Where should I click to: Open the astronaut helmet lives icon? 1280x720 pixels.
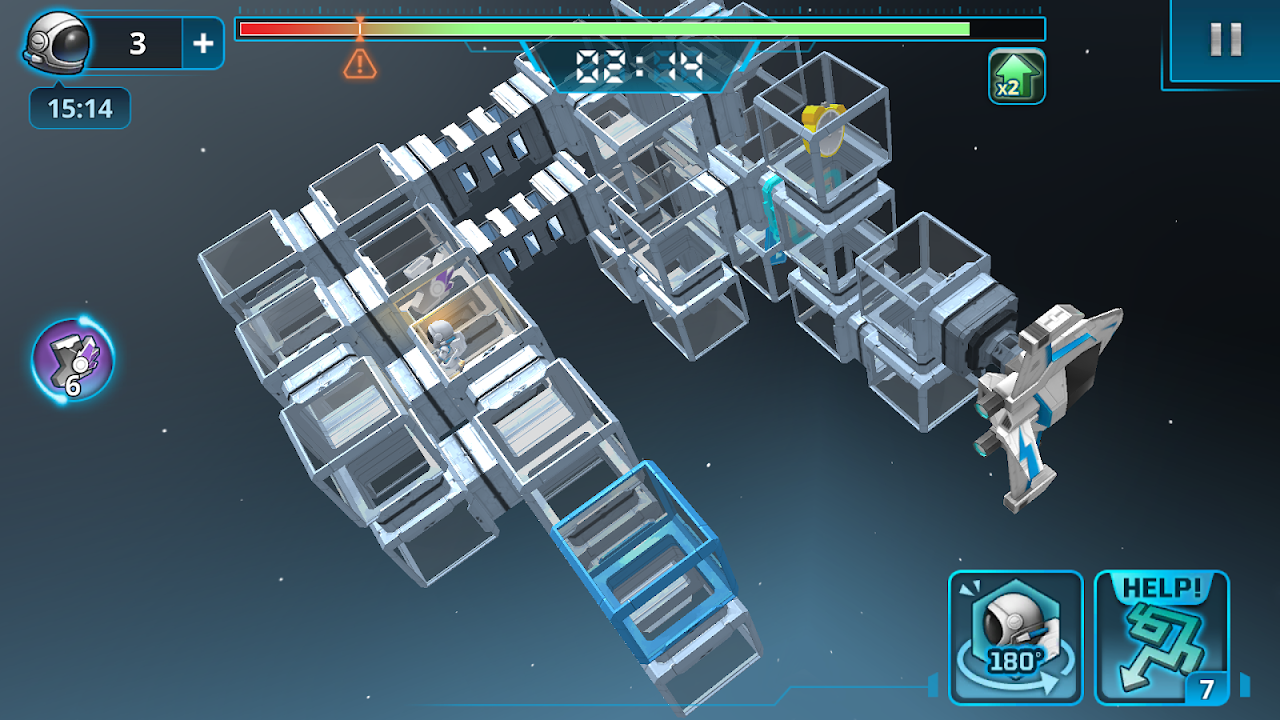pos(58,42)
